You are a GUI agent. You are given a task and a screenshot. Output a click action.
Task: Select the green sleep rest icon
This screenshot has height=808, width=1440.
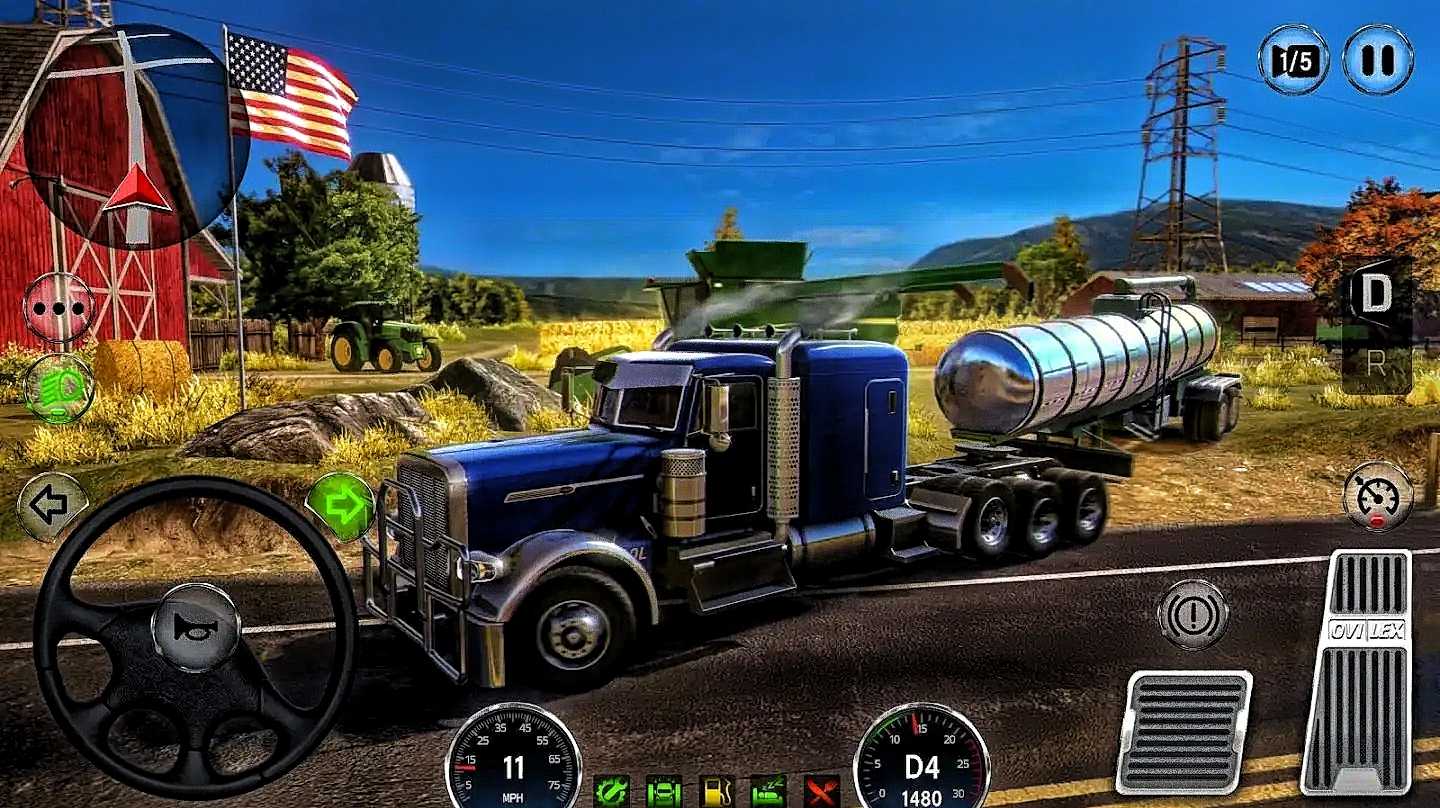point(768,791)
